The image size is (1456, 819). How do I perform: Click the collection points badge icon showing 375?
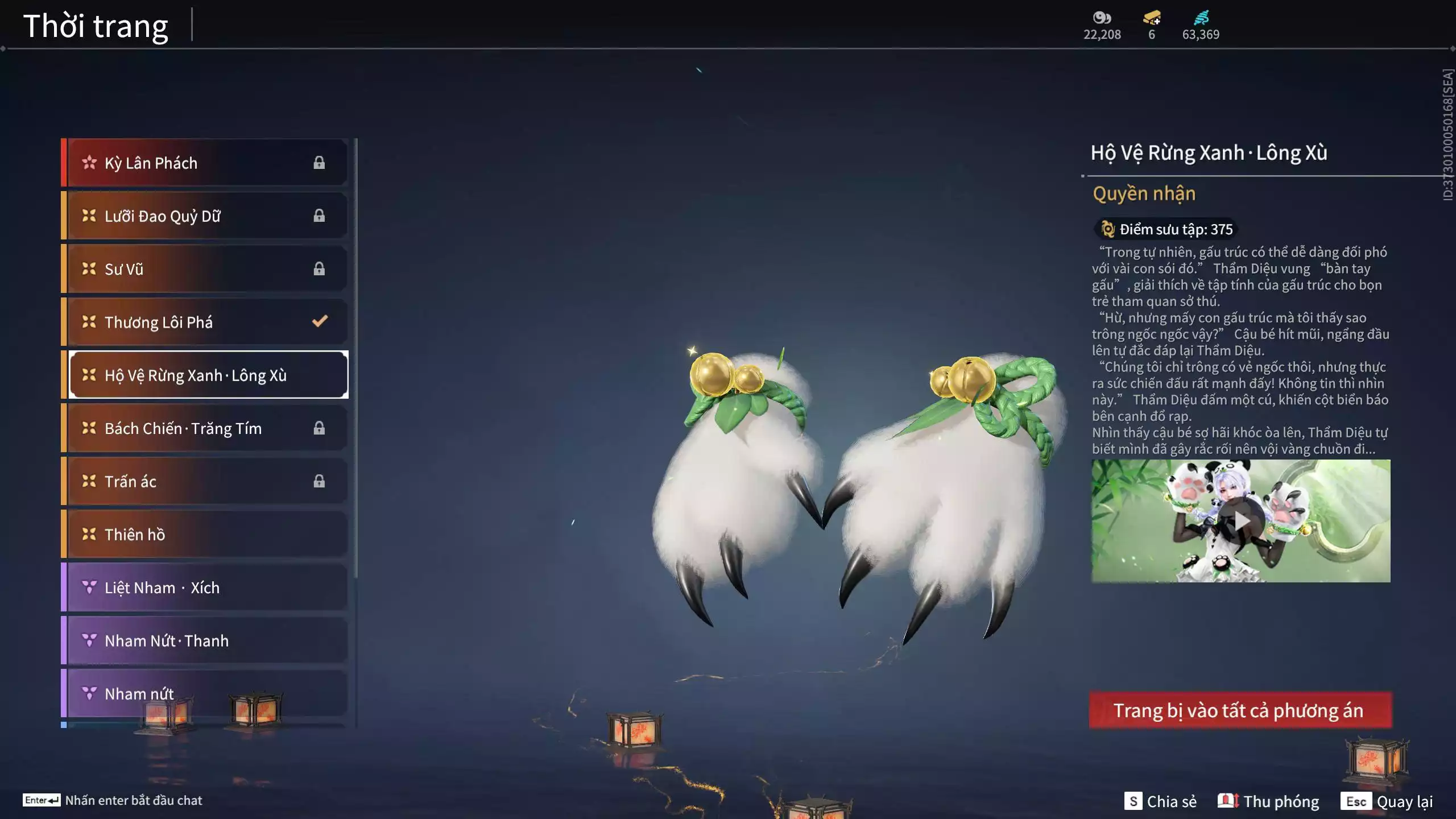(1107, 229)
